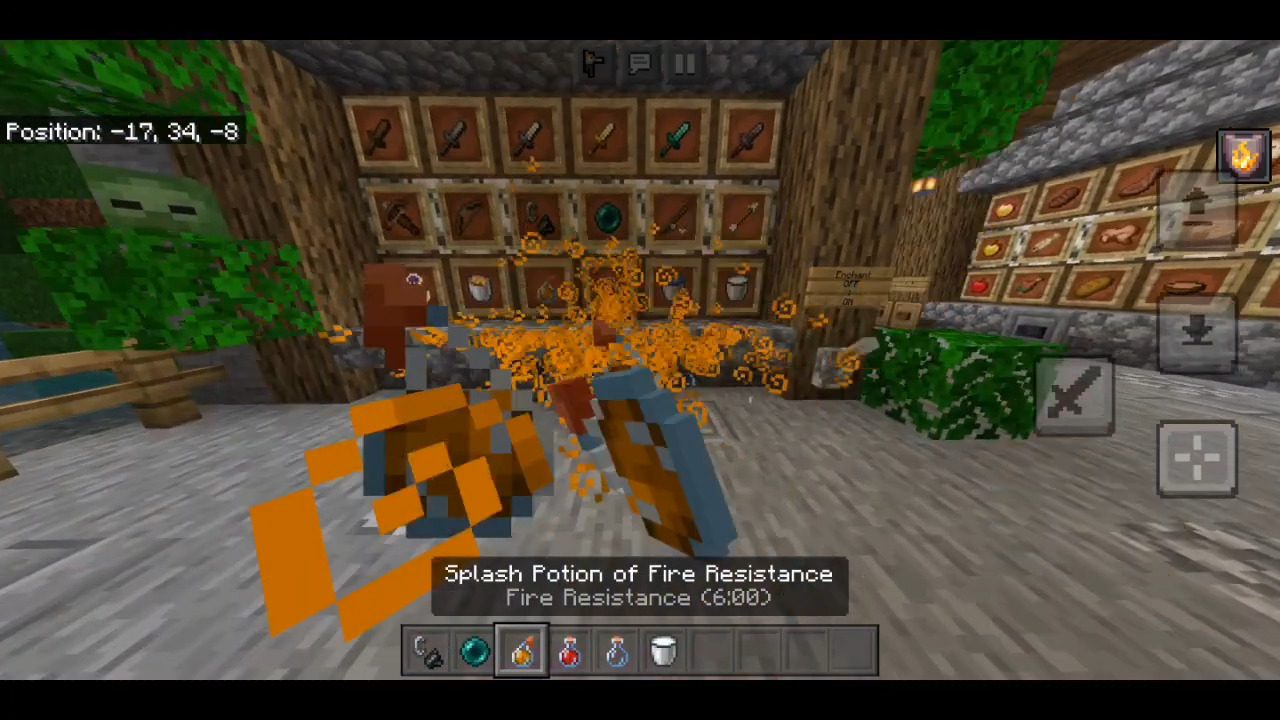Open the emote menu button
Screen dimensions: 1280x720
593,64
